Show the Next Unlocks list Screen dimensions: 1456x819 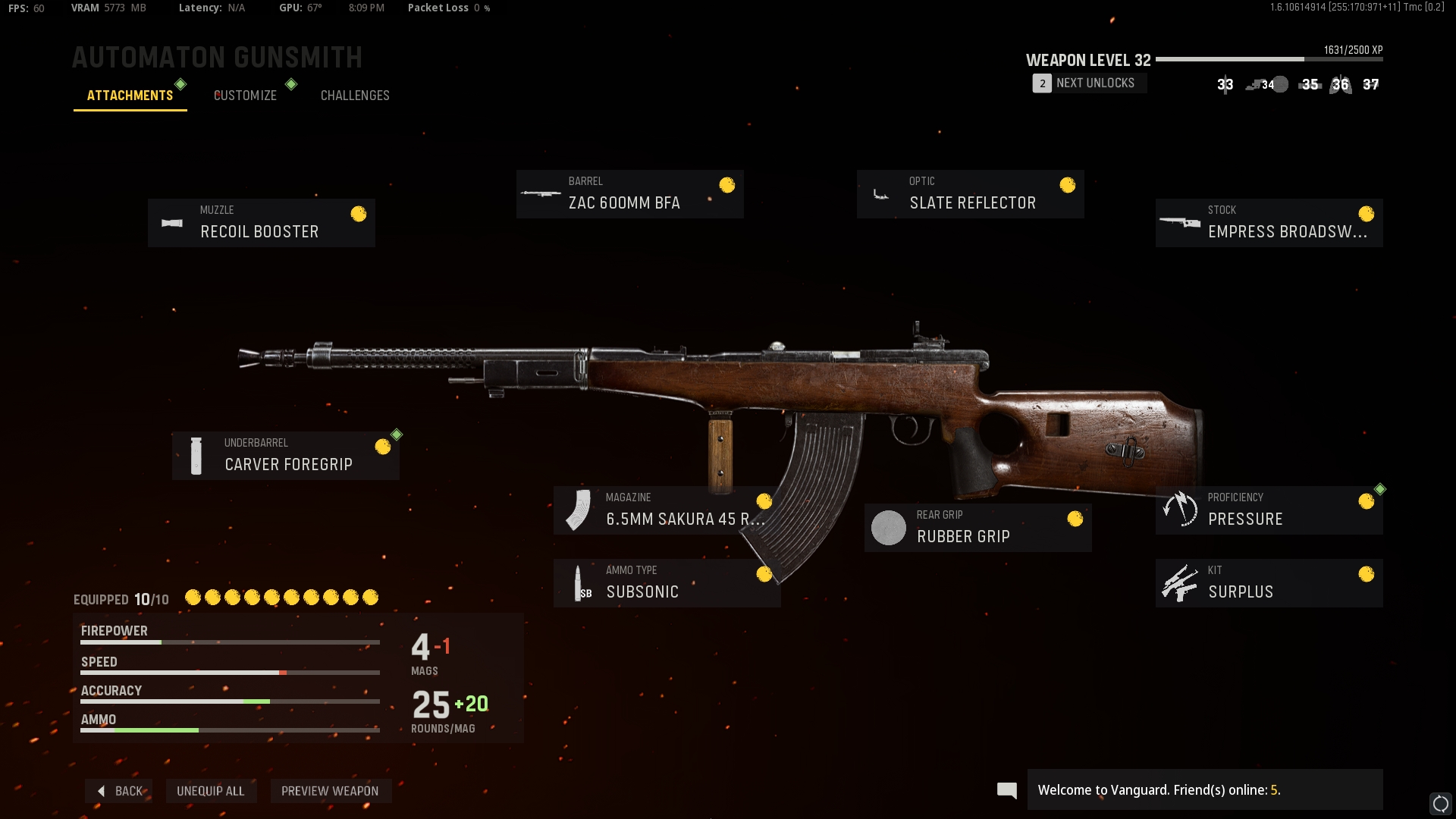pos(1089,83)
